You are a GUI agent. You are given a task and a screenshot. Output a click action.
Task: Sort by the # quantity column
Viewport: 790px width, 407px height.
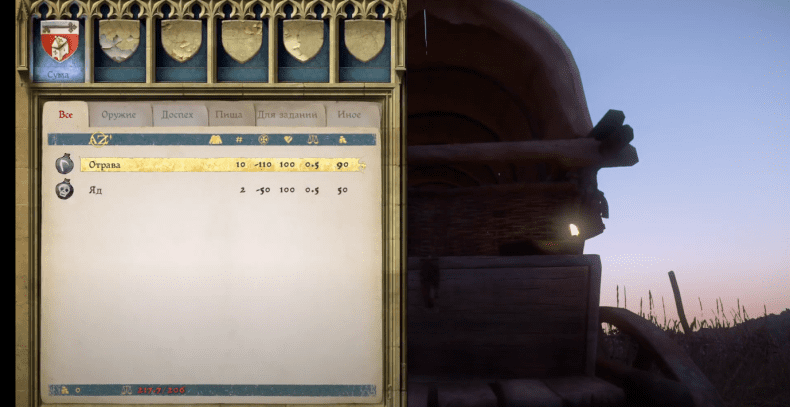coord(240,139)
